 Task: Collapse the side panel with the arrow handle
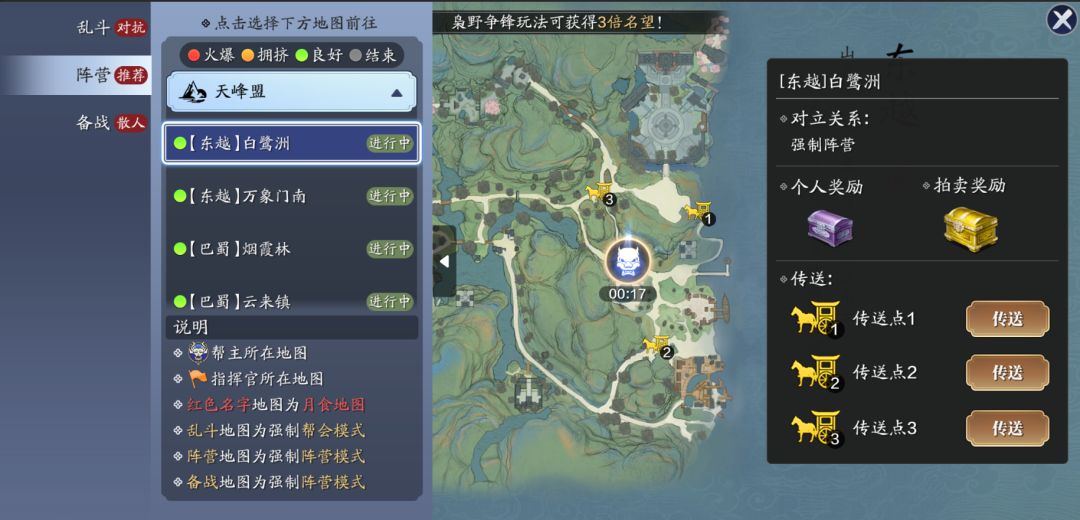pos(444,261)
